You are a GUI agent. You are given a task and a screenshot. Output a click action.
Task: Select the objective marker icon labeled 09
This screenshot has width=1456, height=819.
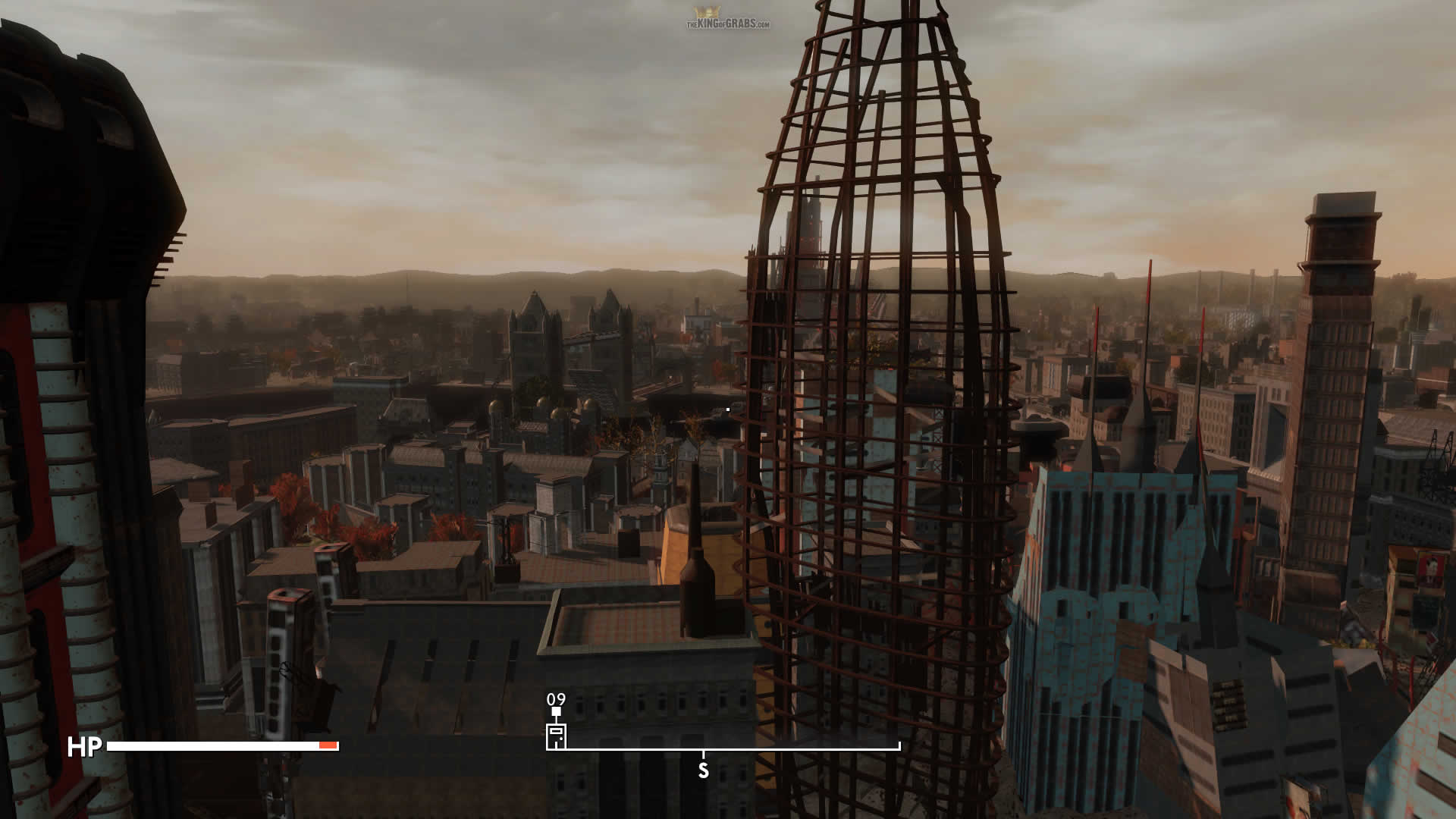click(556, 736)
